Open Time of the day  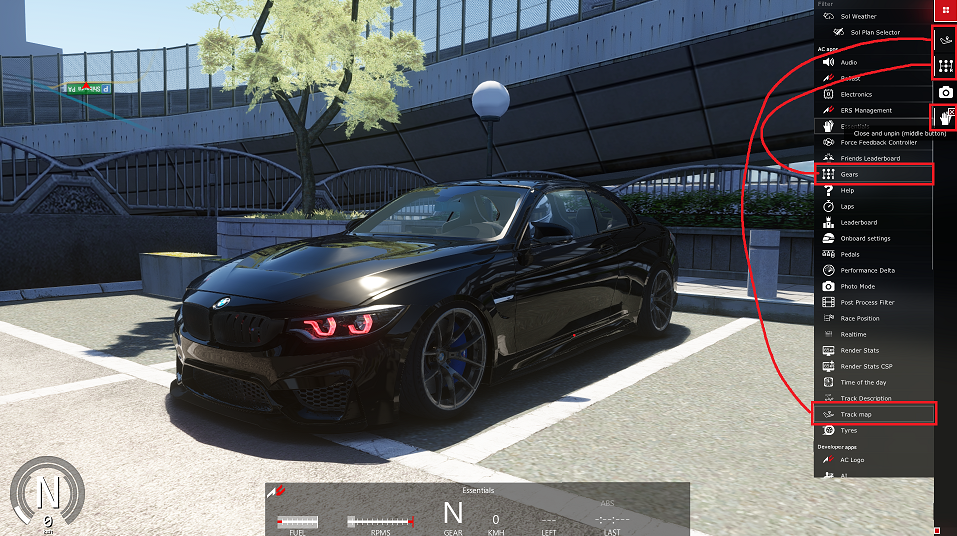click(x=863, y=382)
